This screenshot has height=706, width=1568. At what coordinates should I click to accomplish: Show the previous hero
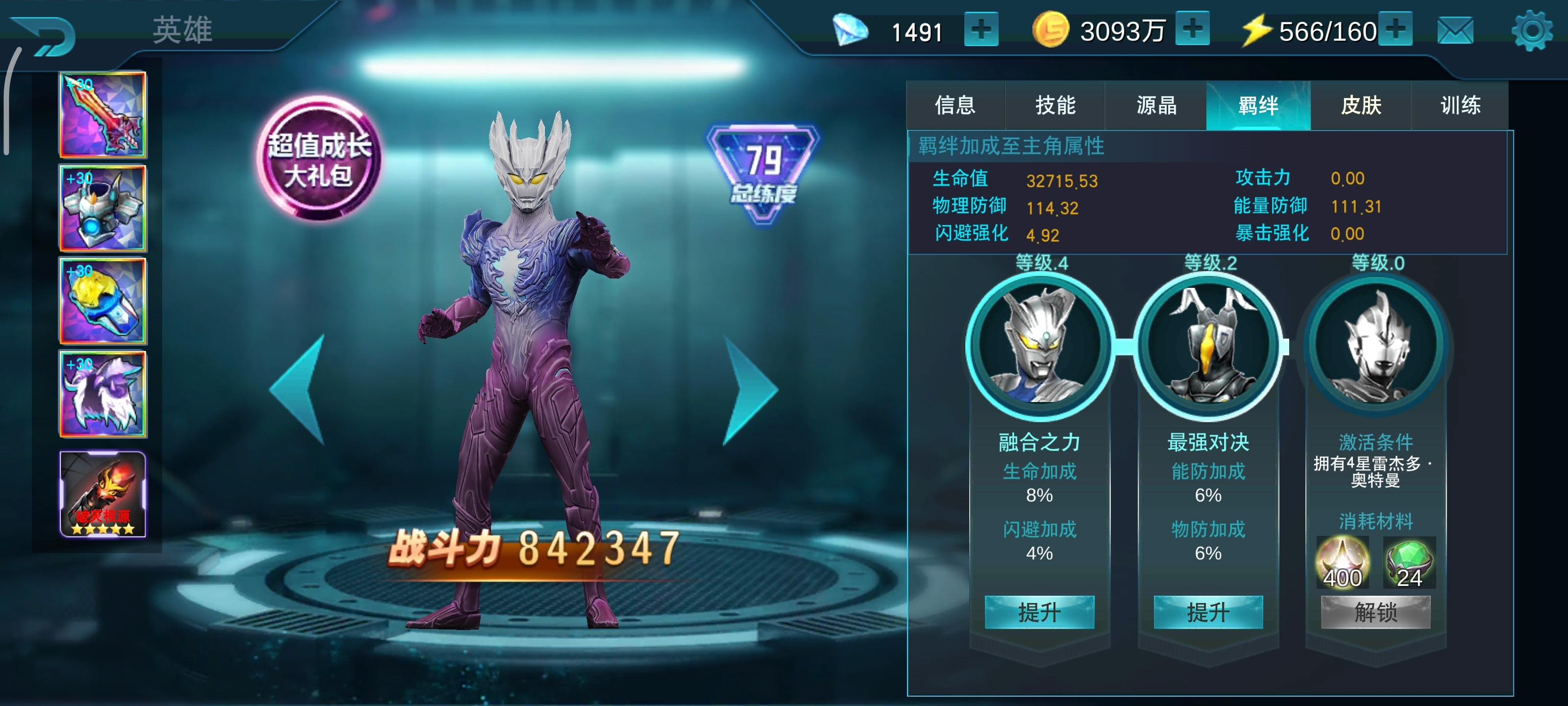click(299, 389)
